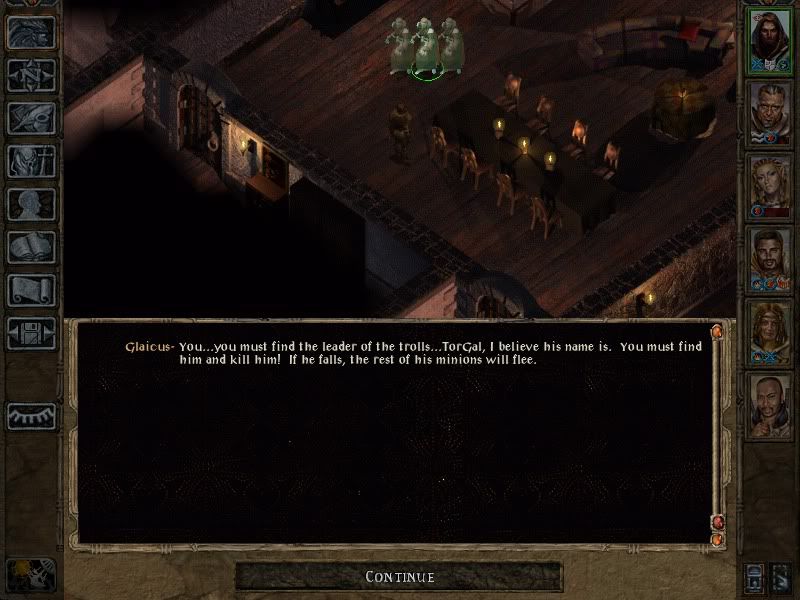Open the journal with quill icon
Screen dimensions: 800x600
point(31,117)
